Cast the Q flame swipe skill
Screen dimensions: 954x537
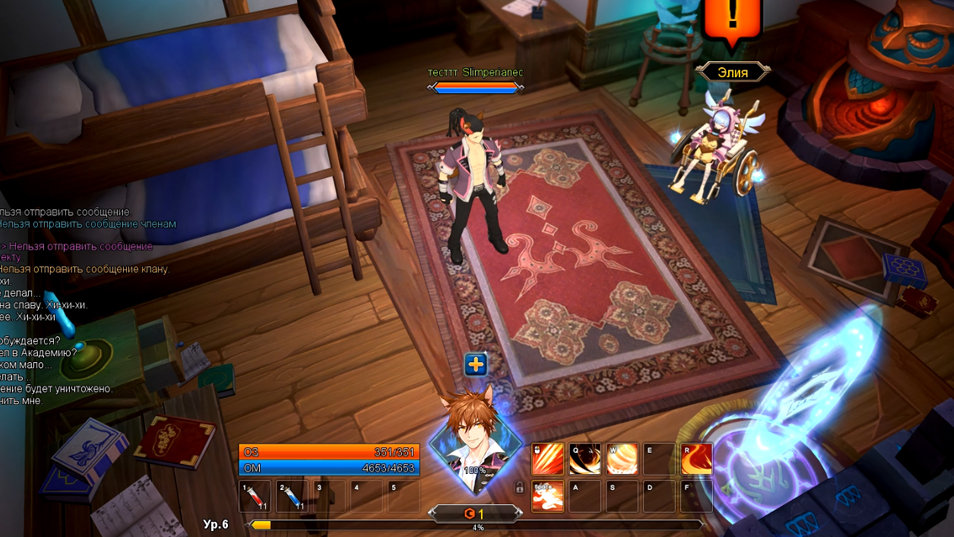pos(583,459)
